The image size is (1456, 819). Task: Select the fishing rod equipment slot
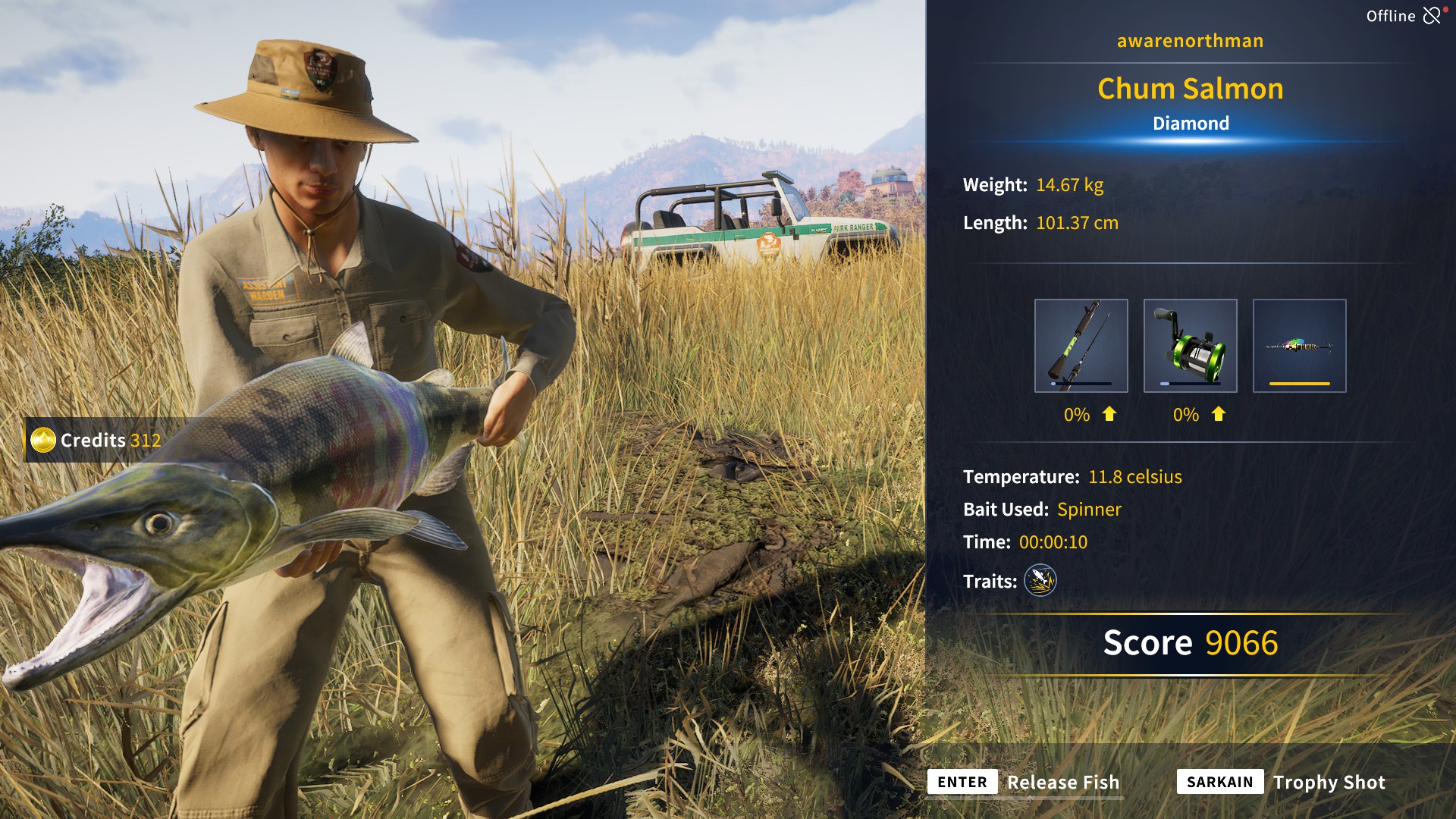click(x=1081, y=346)
